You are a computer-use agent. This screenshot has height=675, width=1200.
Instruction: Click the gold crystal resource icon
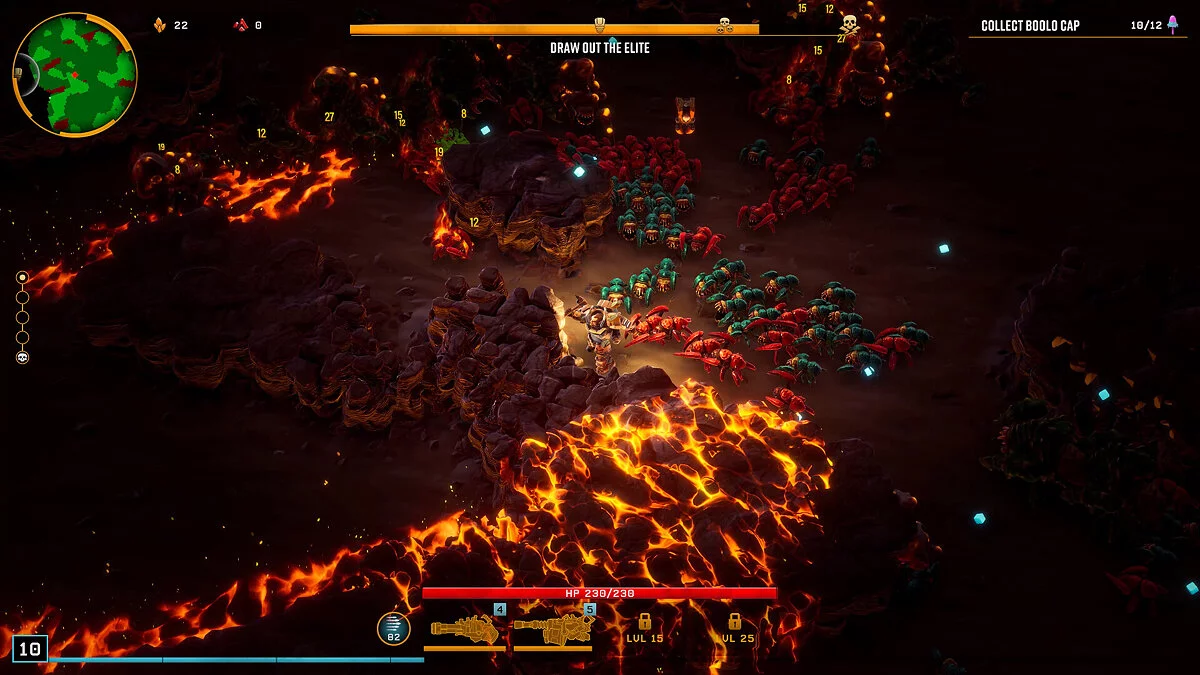160,25
